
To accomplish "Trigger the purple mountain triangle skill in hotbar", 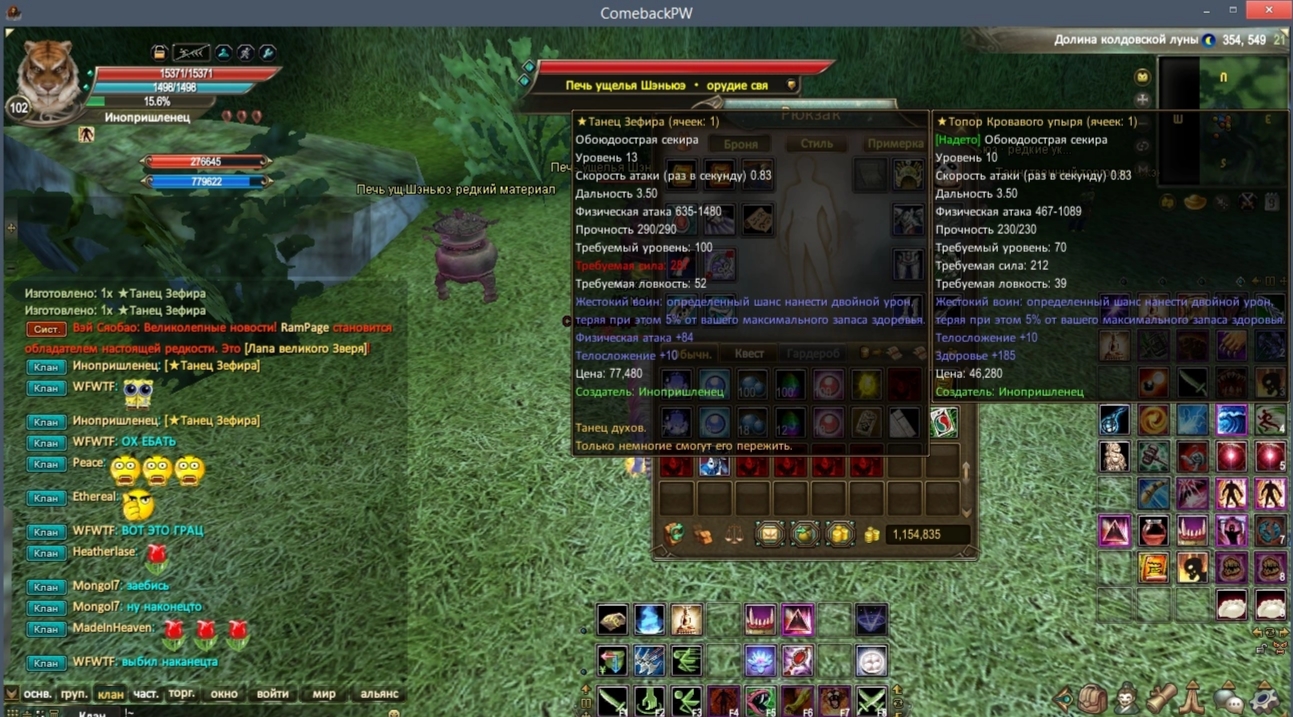I will (797, 620).
